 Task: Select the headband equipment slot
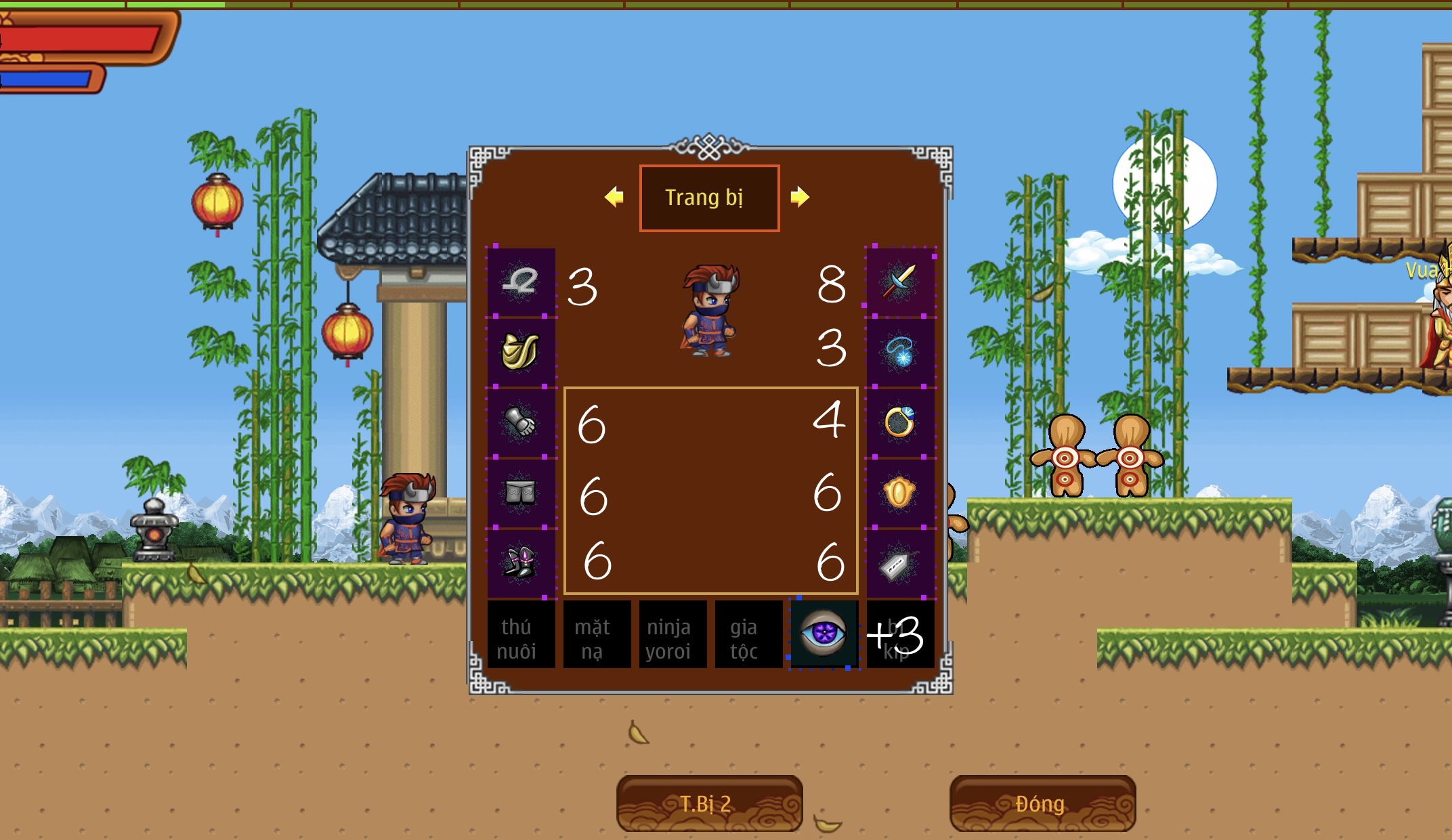[x=521, y=282]
